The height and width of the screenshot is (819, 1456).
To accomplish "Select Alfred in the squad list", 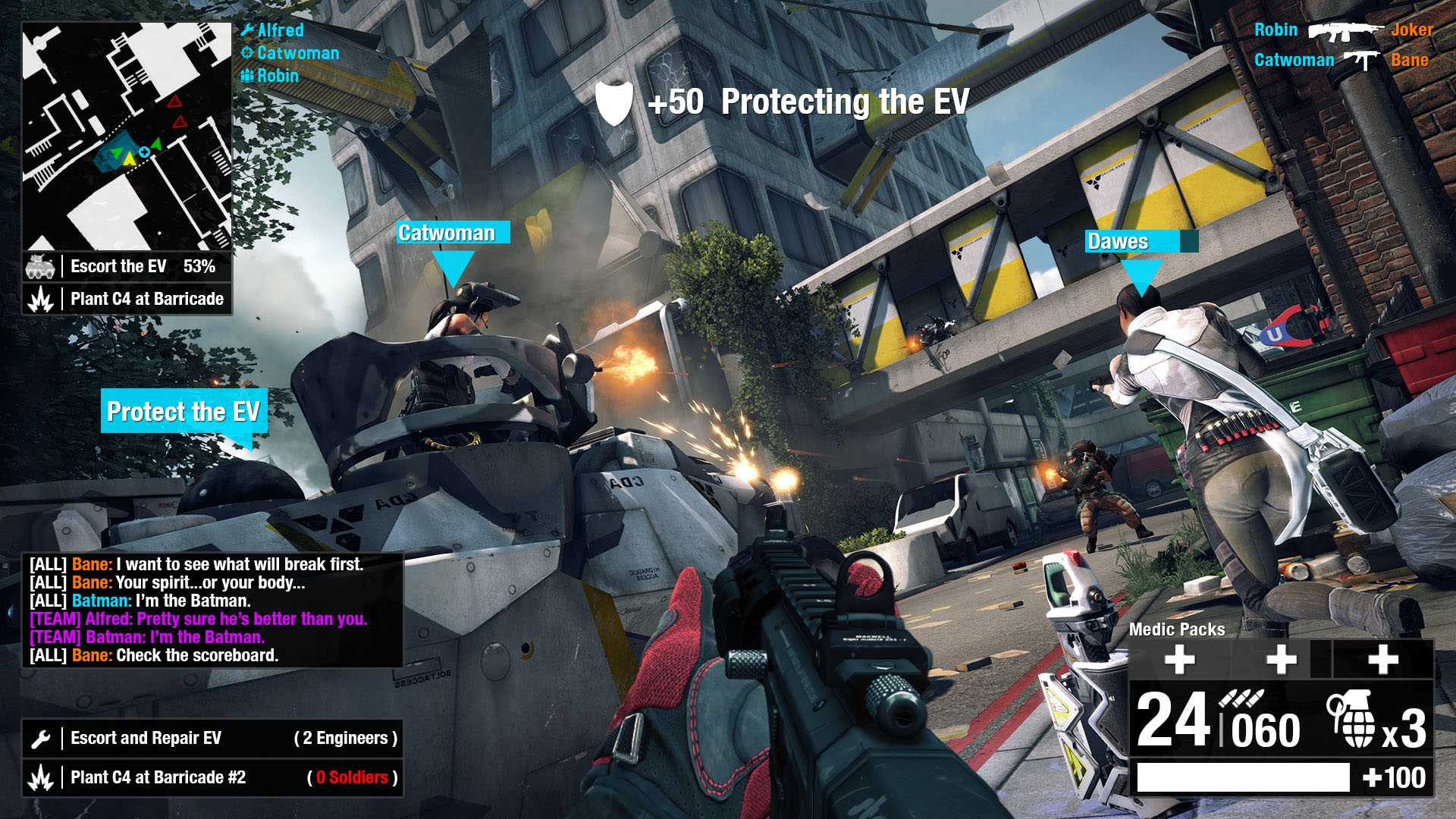I will click(x=280, y=30).
